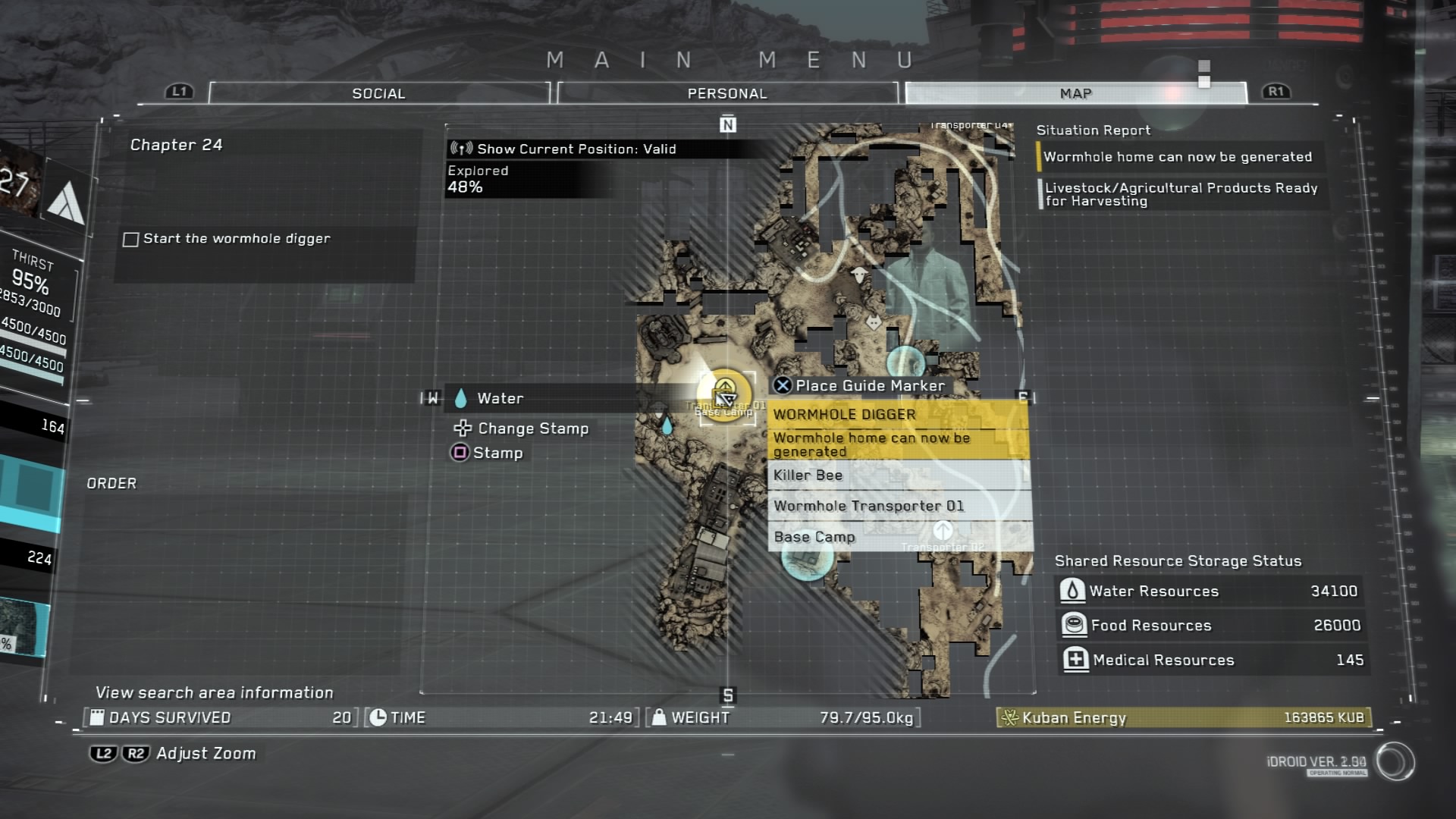Select Killer Bee in the location list
1456x819 pixels.
(x=898, y=475)
